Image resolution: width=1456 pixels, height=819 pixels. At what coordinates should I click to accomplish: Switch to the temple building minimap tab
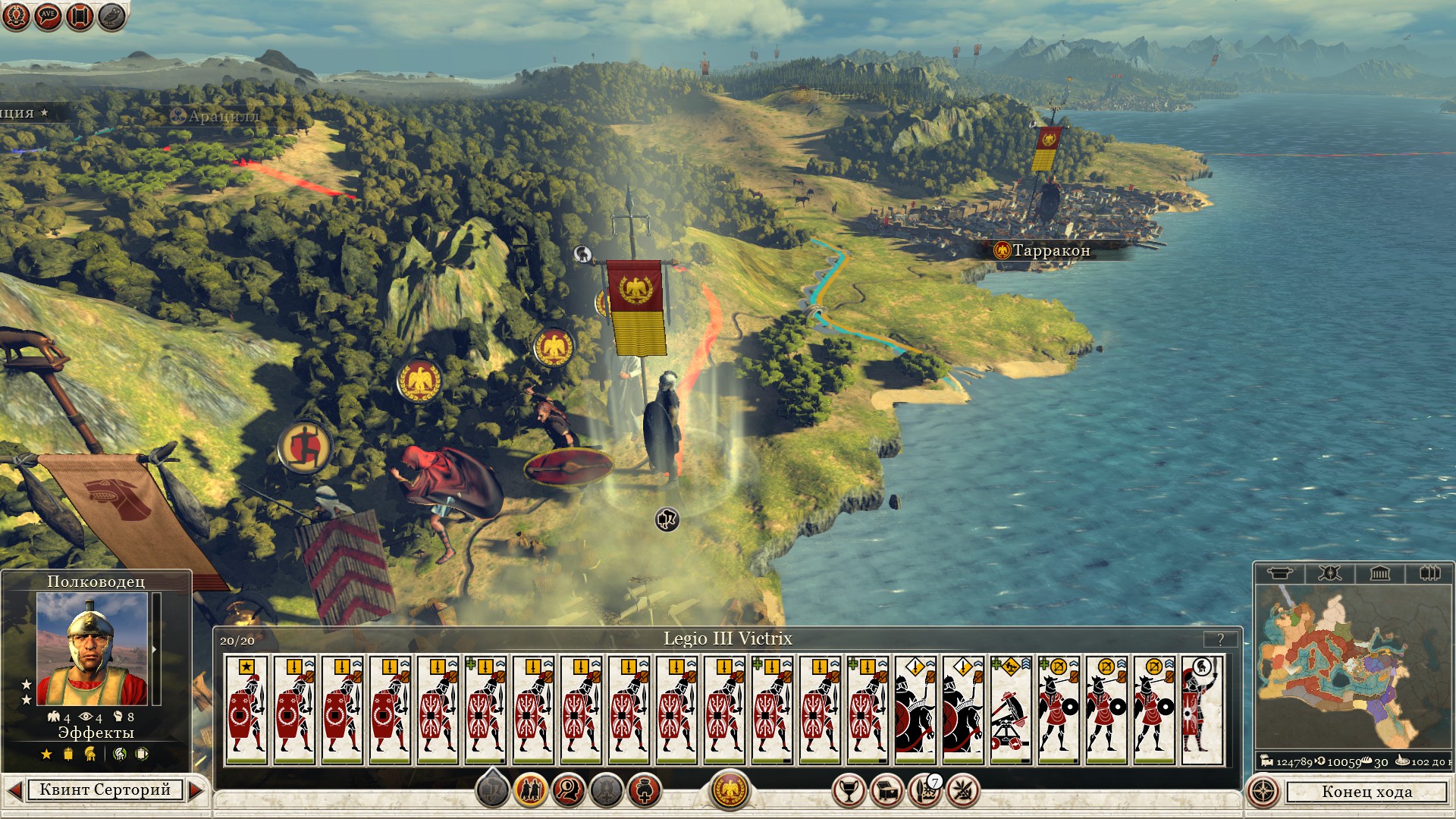click(1379, 573)
